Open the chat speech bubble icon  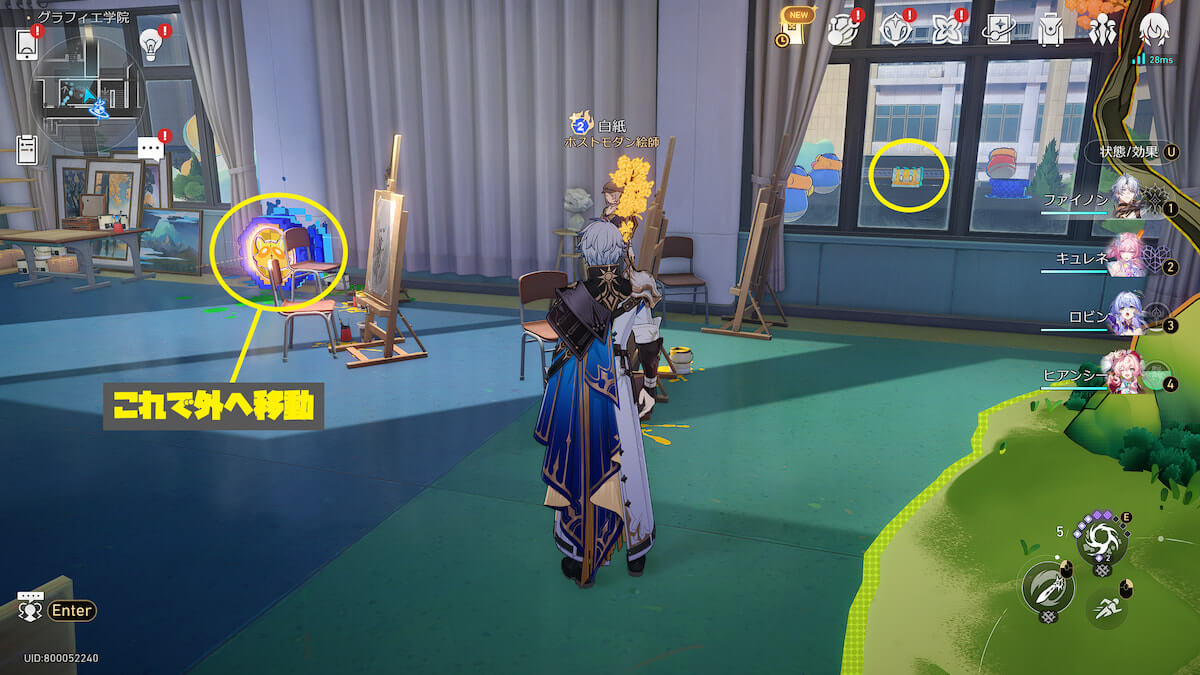tap(150, 149)
